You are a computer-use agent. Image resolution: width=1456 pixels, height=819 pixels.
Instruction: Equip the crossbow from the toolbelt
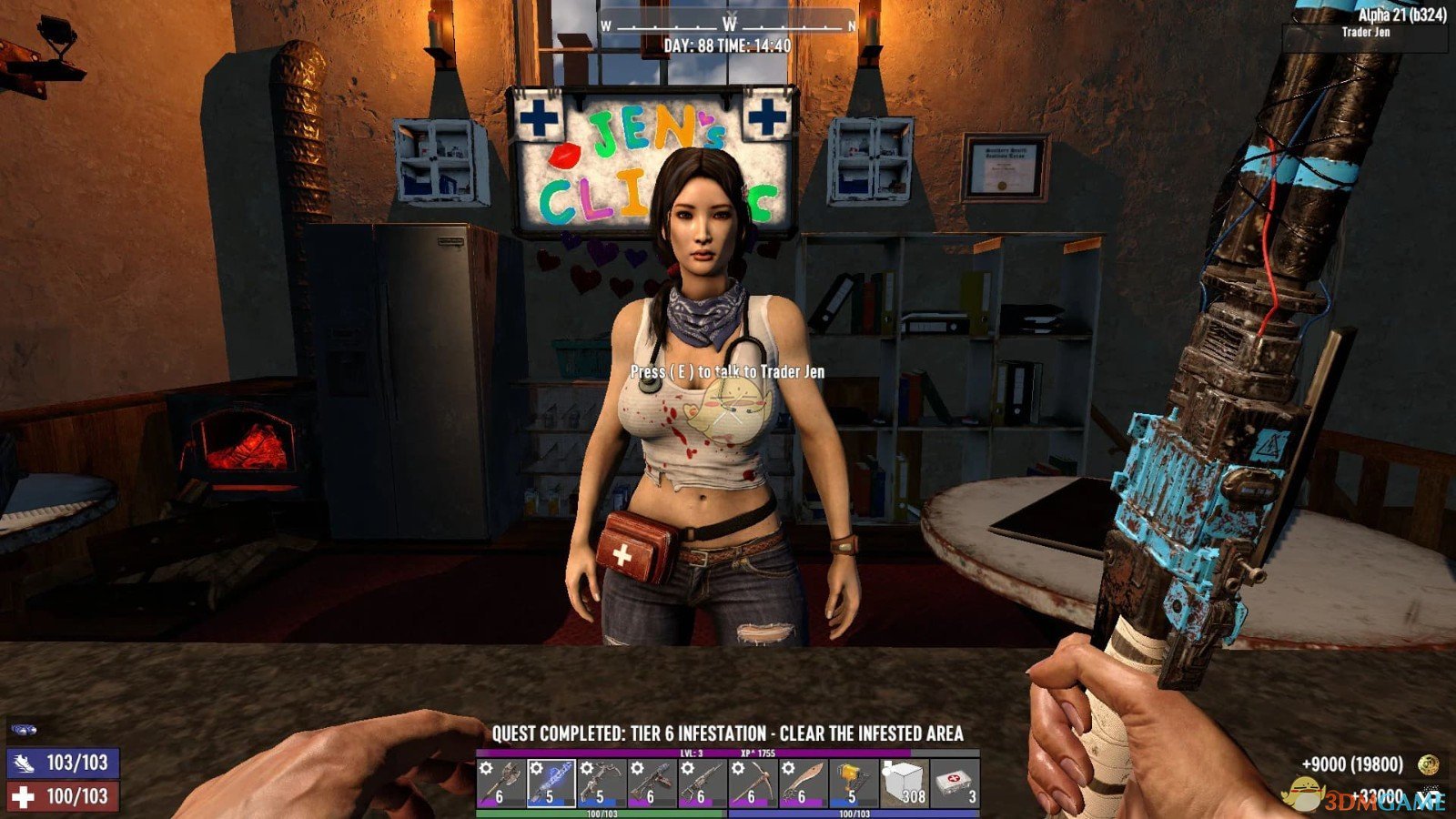[601, 784]
